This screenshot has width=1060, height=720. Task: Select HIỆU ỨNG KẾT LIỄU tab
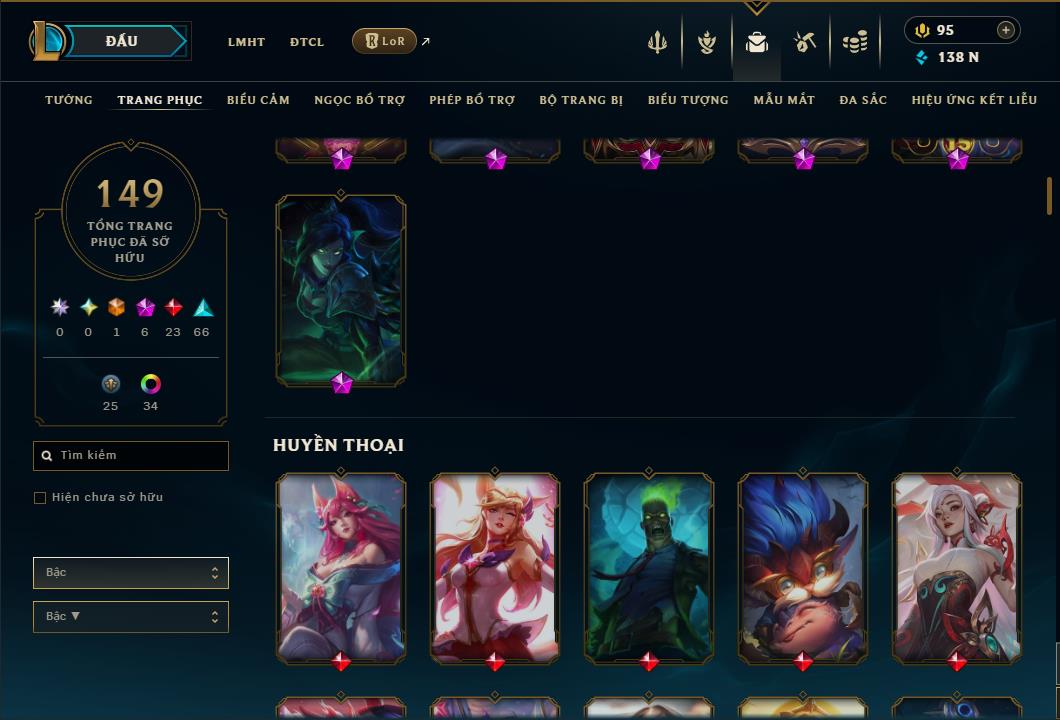974,100
